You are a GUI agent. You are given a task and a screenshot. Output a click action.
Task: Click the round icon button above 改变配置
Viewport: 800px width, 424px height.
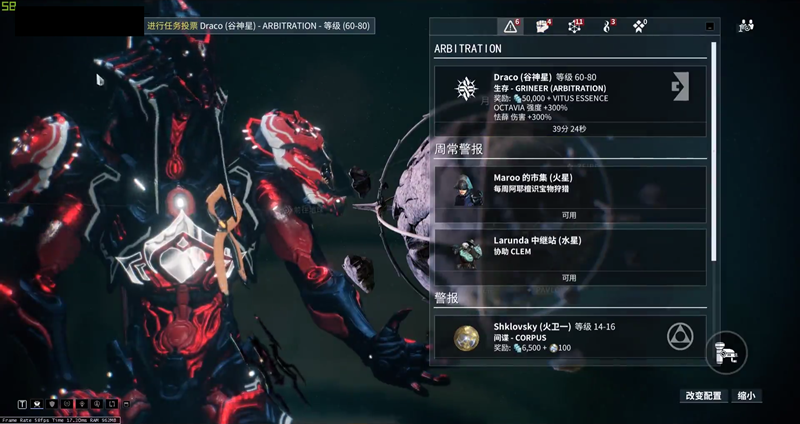(x=726, y=352)
